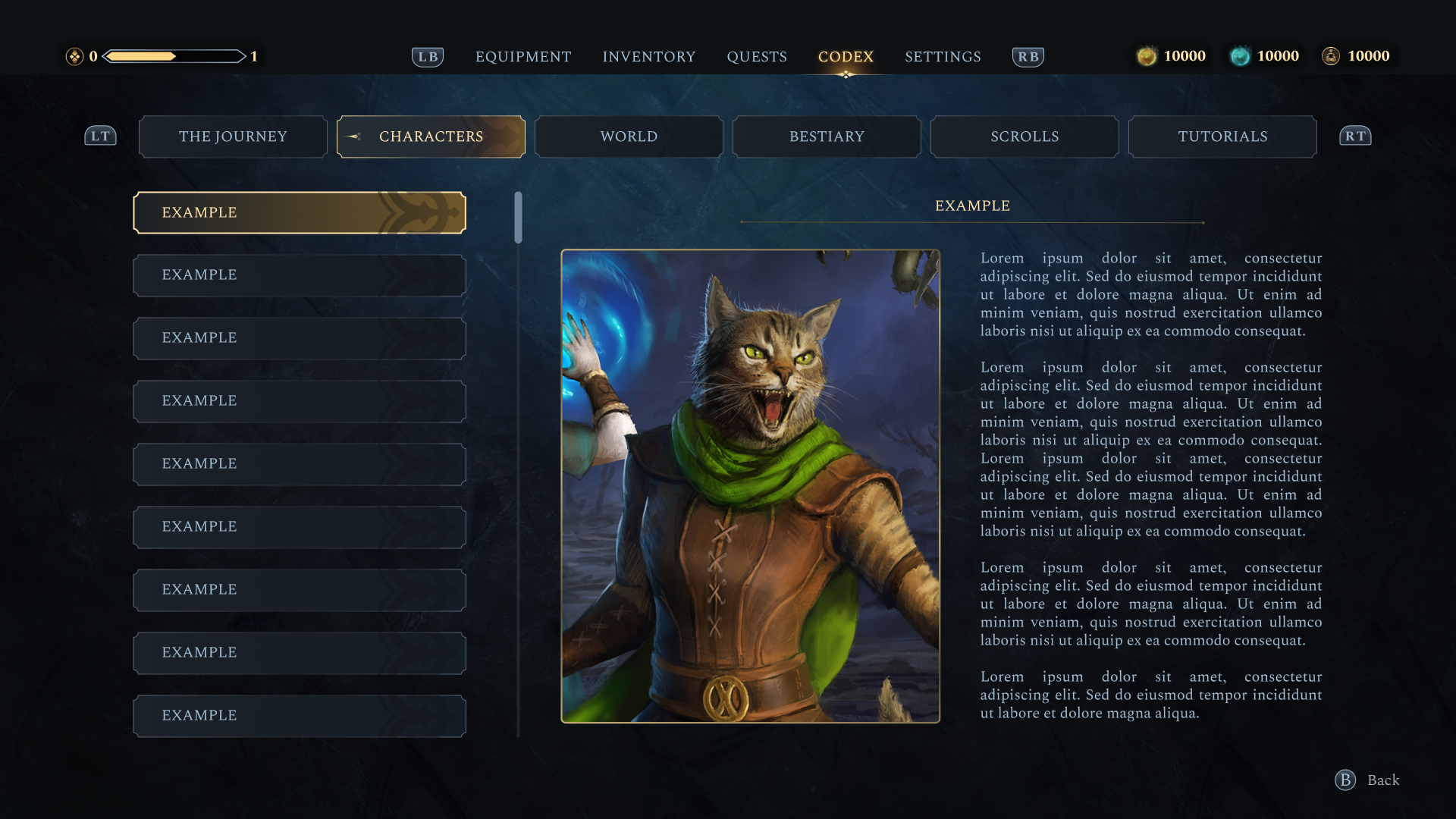Choose the Scrolls tab
Screen dimensions: 1456x819
[x=1025, y=136]
